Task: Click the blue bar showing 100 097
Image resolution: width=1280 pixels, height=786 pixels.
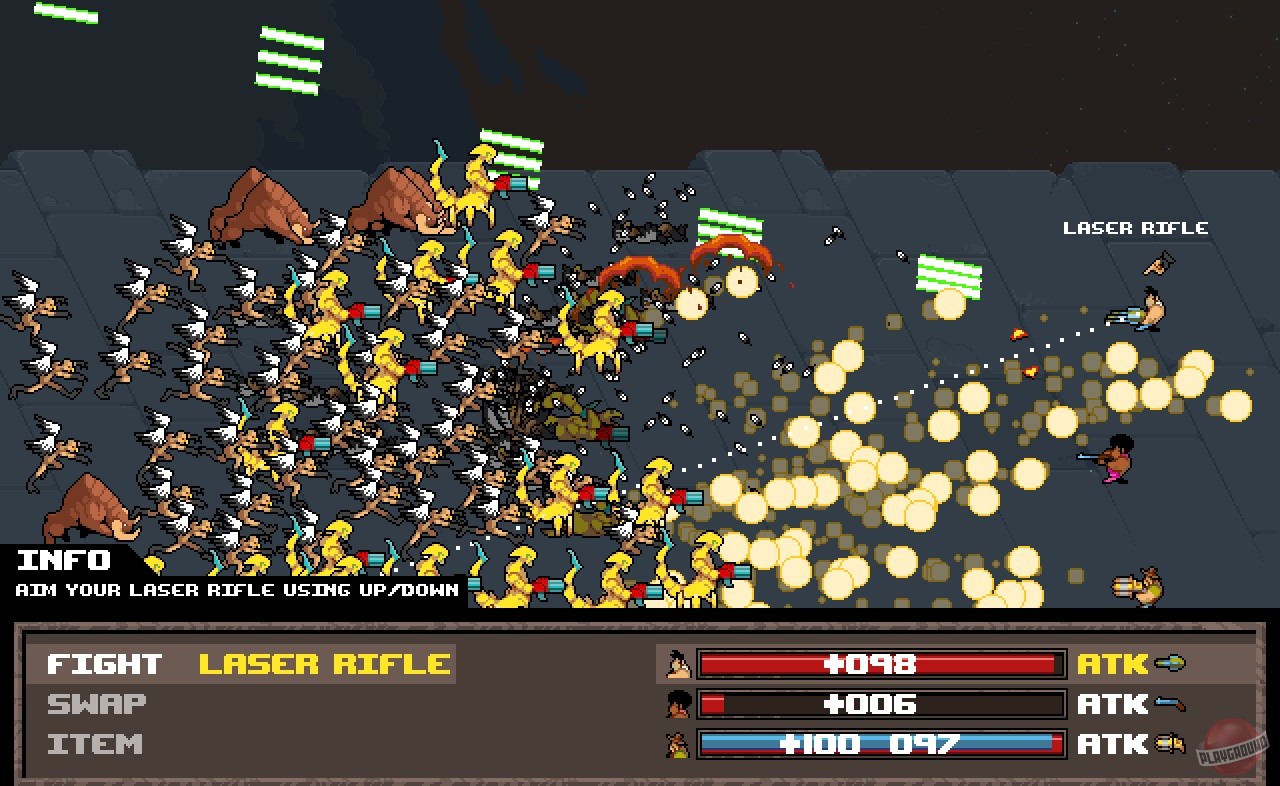Action: pyautogui.click(x=880, y=743)
